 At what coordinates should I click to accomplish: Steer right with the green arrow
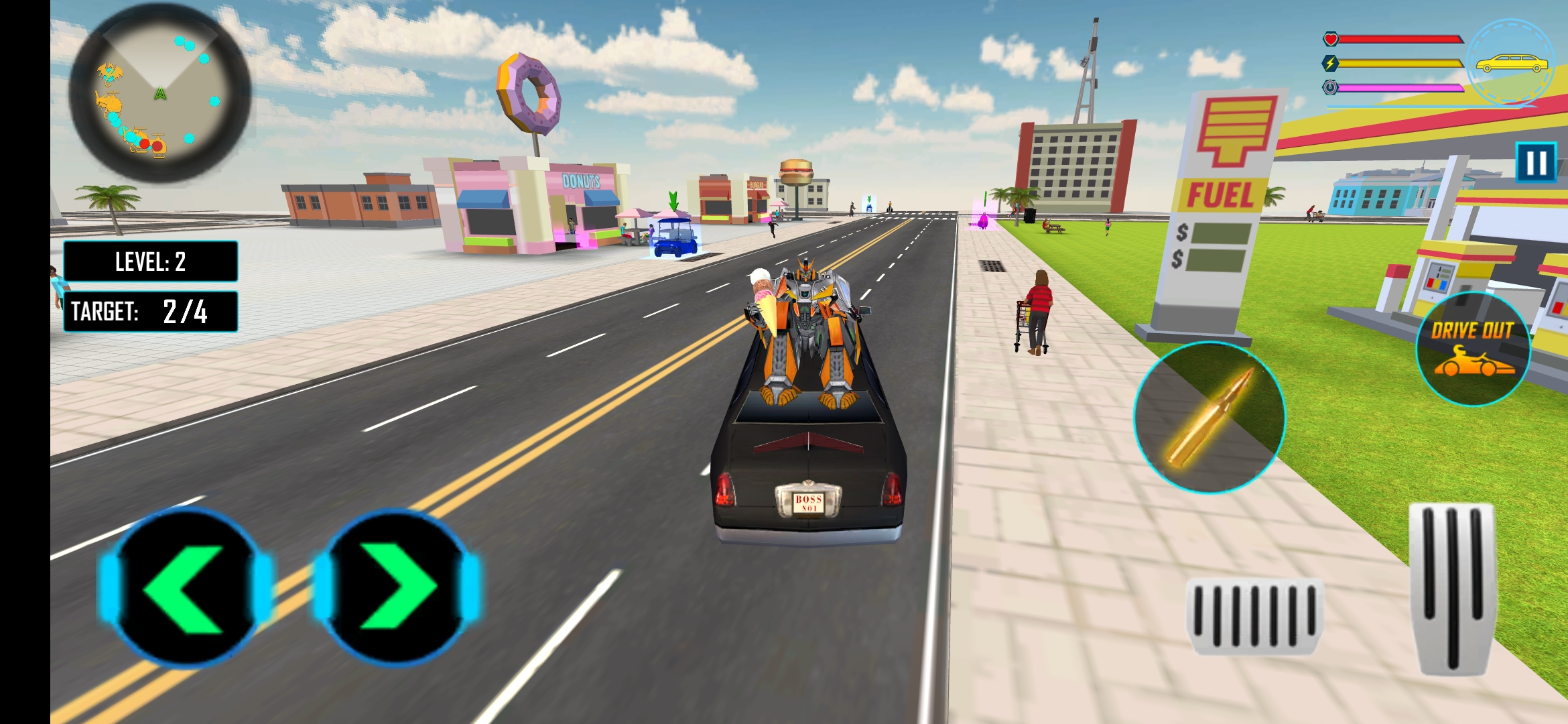396,589
